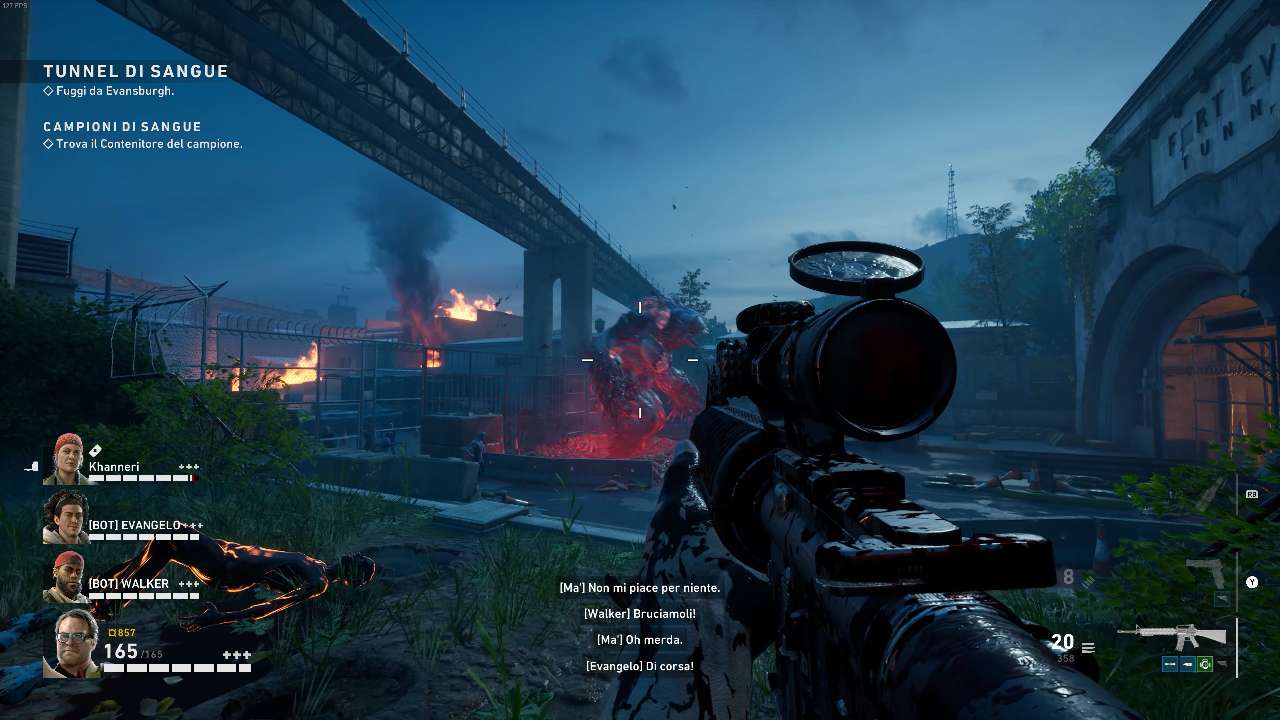Open the Campioni di Sangue secondary objective

[122, 127]
